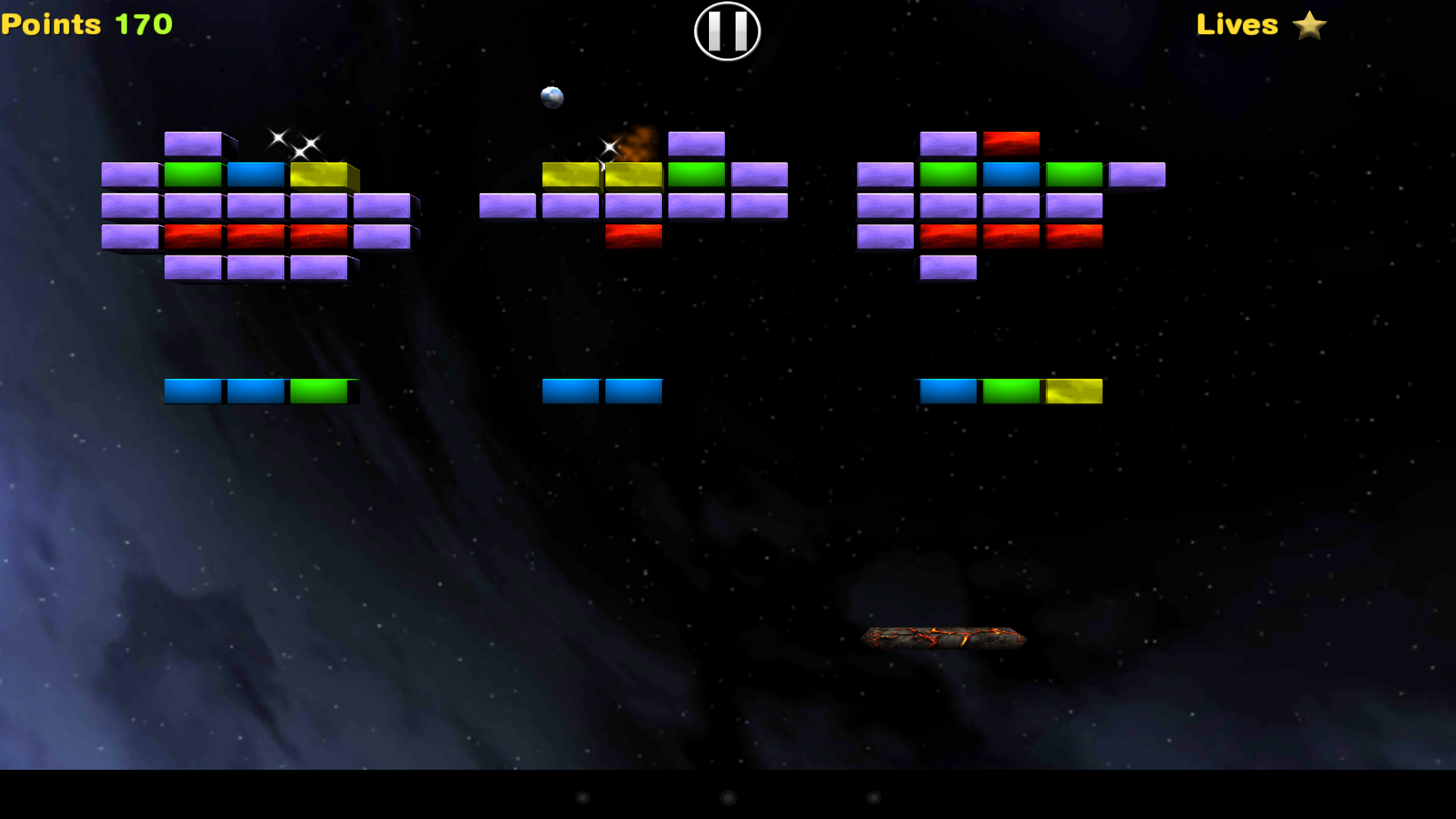Click the Android home button at screen bottom
The height and width of the screenshot is (819, 1456).
pyautogui.click(x=727, y=798)
